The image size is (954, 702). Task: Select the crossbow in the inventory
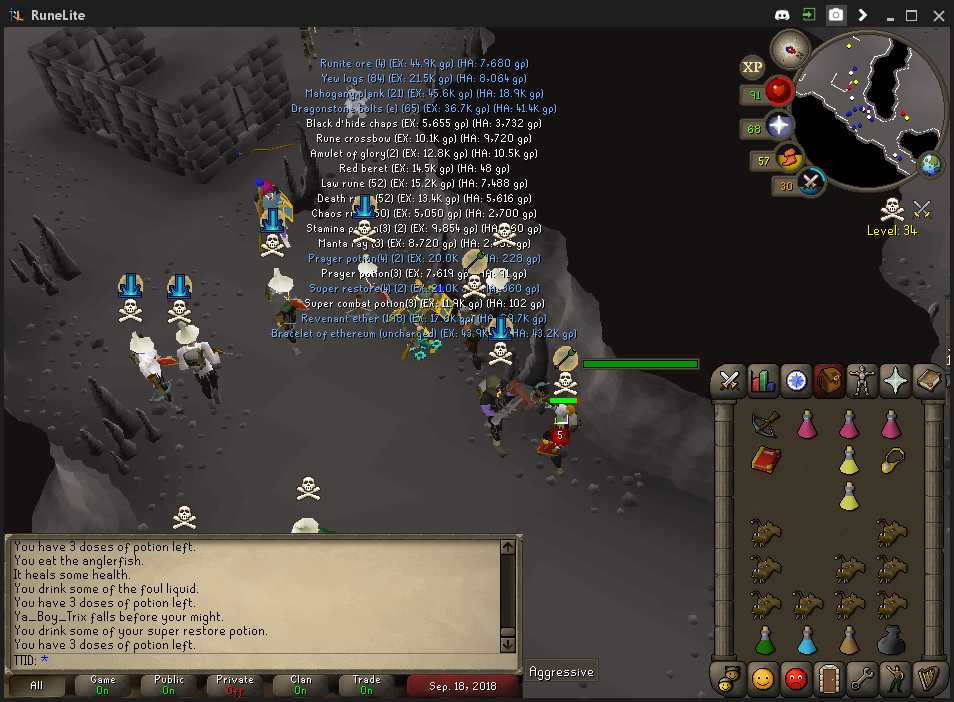(x=765, y=424)
